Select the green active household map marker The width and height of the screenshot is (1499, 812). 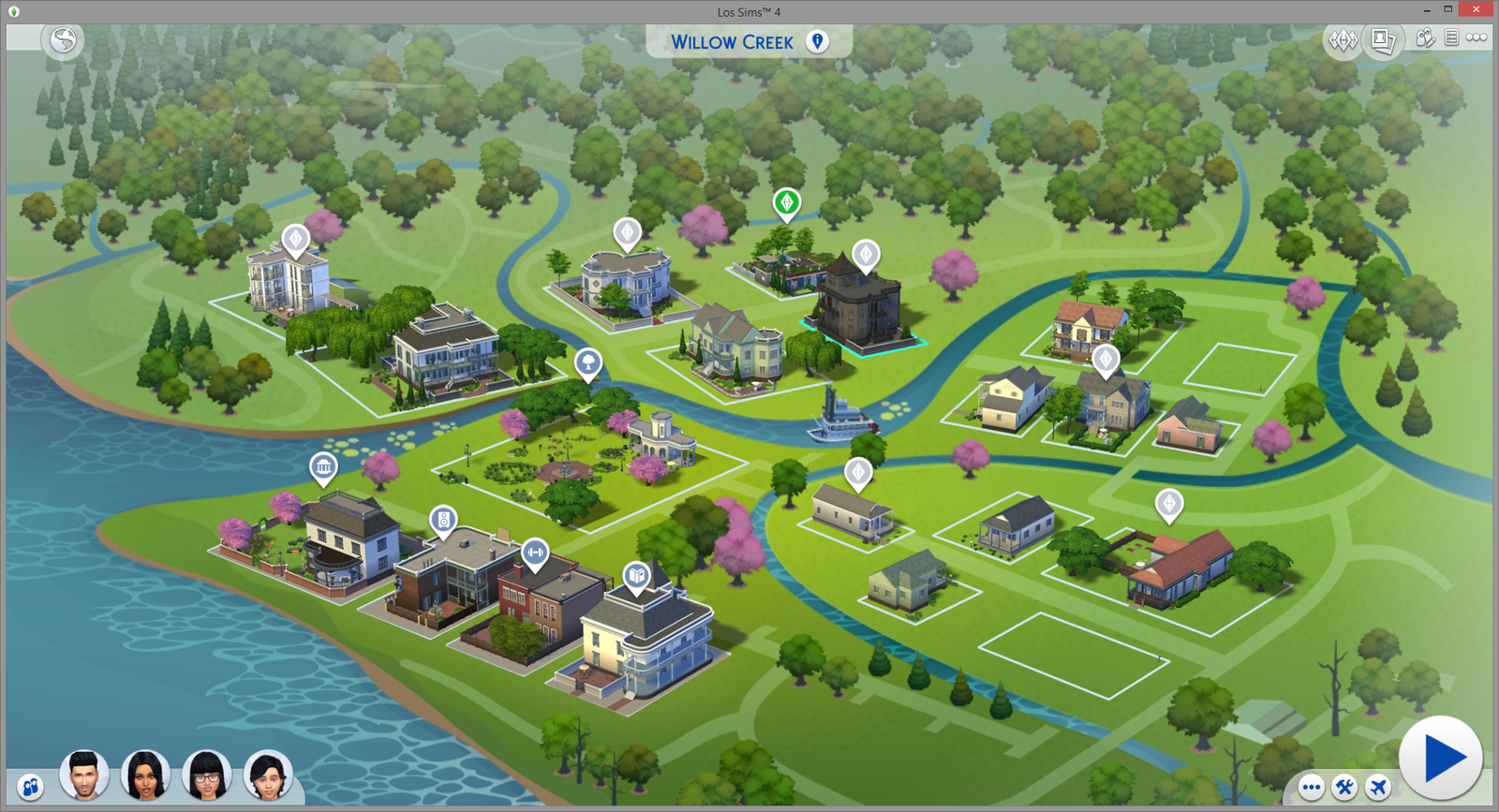coord(787,201)
